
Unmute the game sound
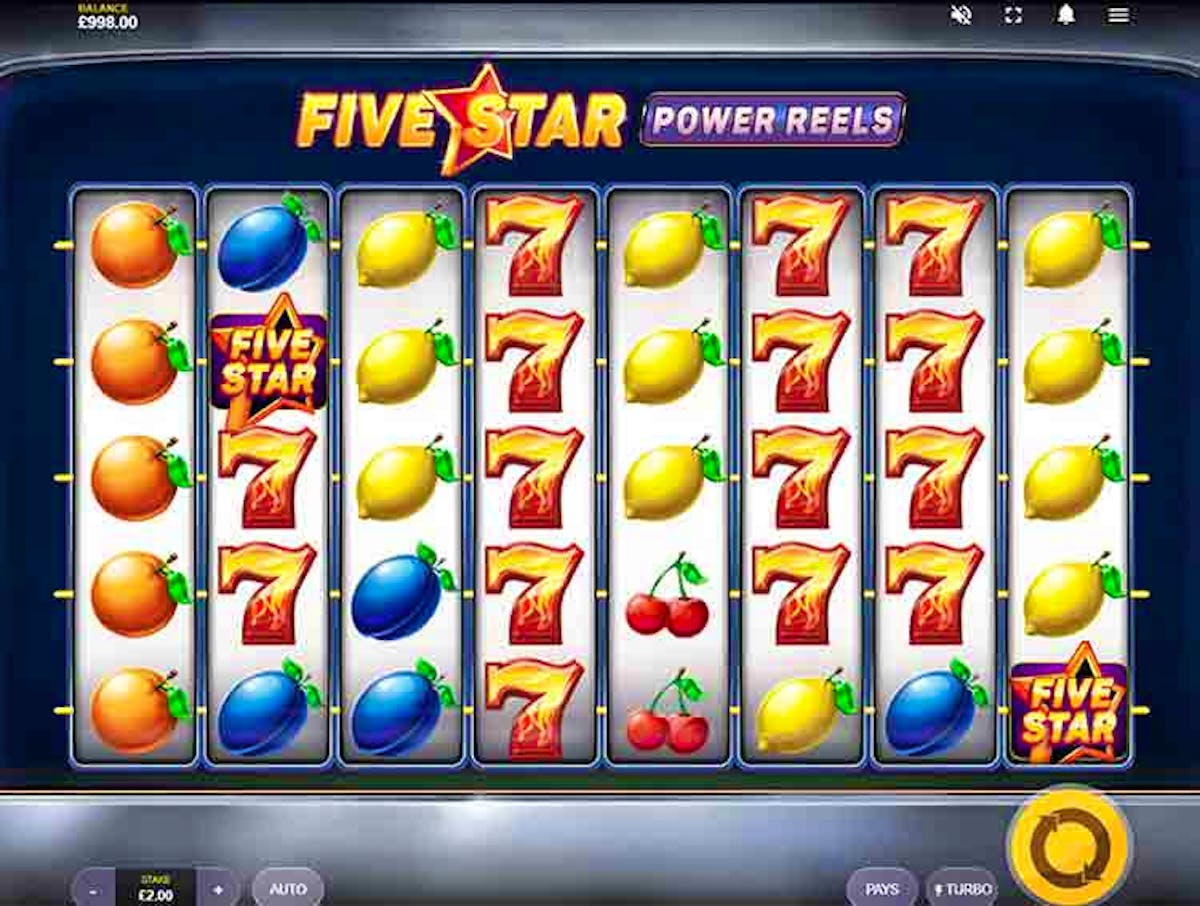pos(962,15)
